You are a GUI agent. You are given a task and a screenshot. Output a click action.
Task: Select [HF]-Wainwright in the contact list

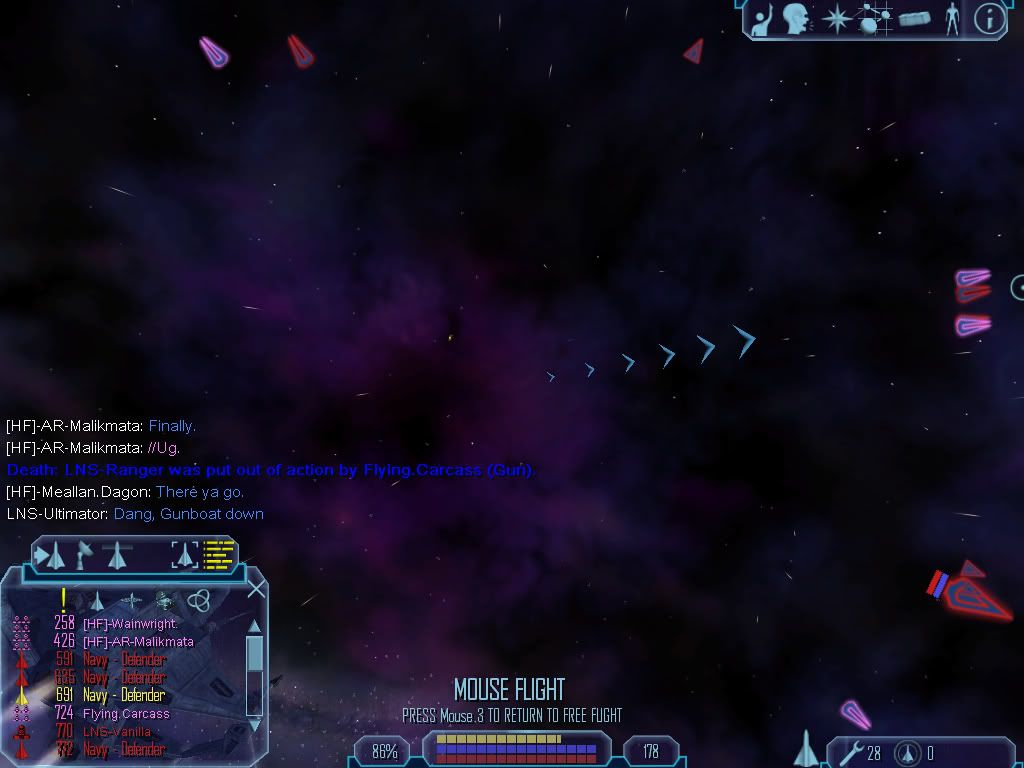click(129, 623)
